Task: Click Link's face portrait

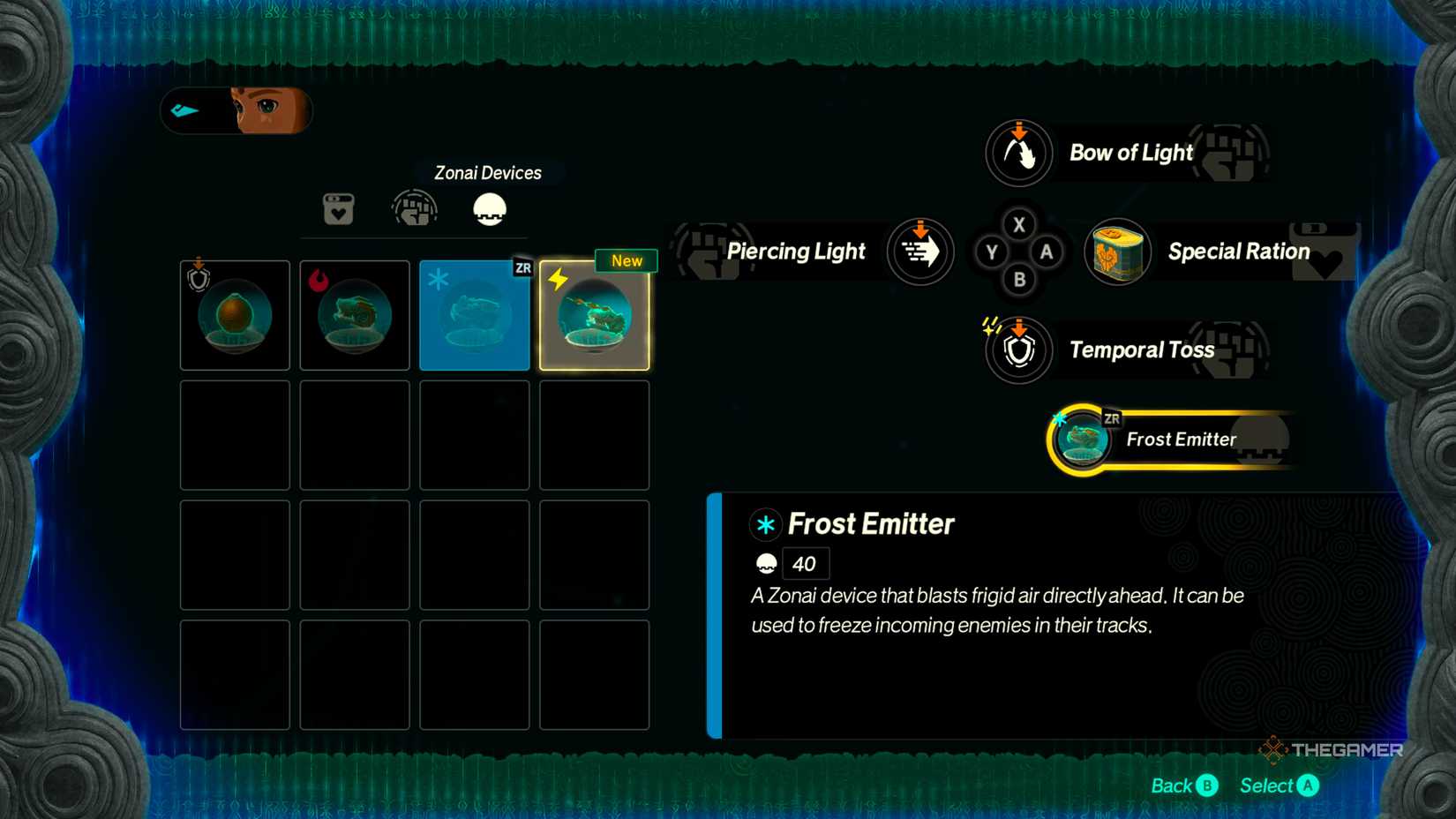Action: [x=265, y=109]
